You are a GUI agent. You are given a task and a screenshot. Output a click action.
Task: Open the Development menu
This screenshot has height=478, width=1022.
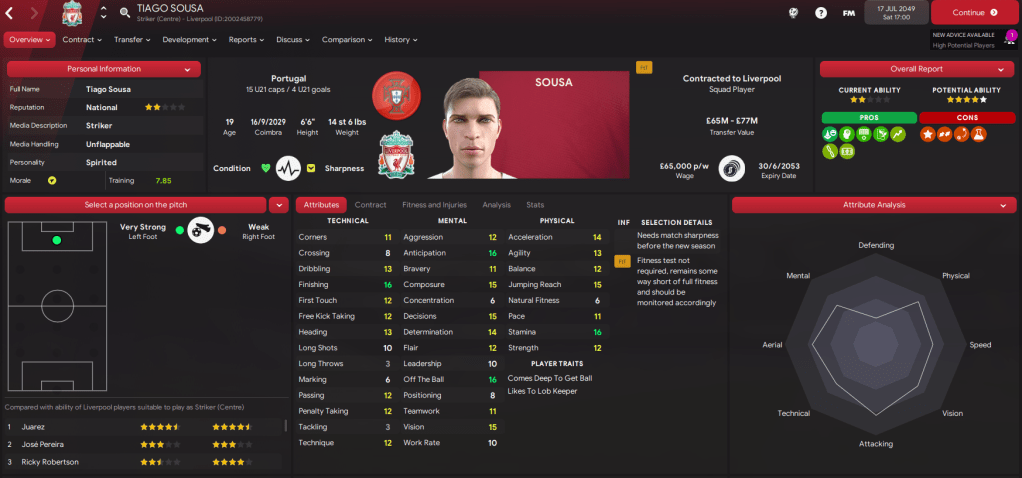click(189, 40)
